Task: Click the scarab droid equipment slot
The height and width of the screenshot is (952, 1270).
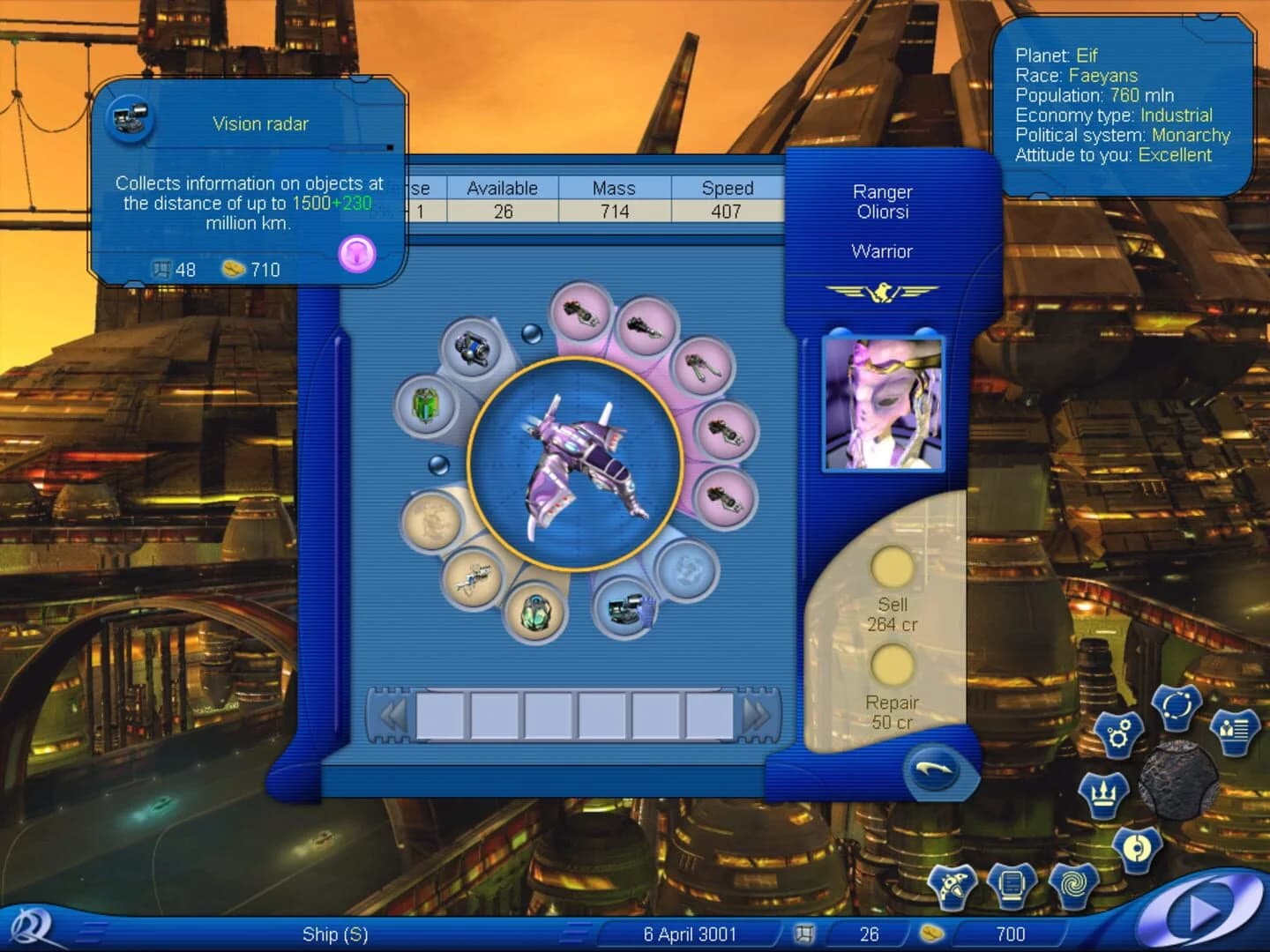Action: tap(535, 612)
